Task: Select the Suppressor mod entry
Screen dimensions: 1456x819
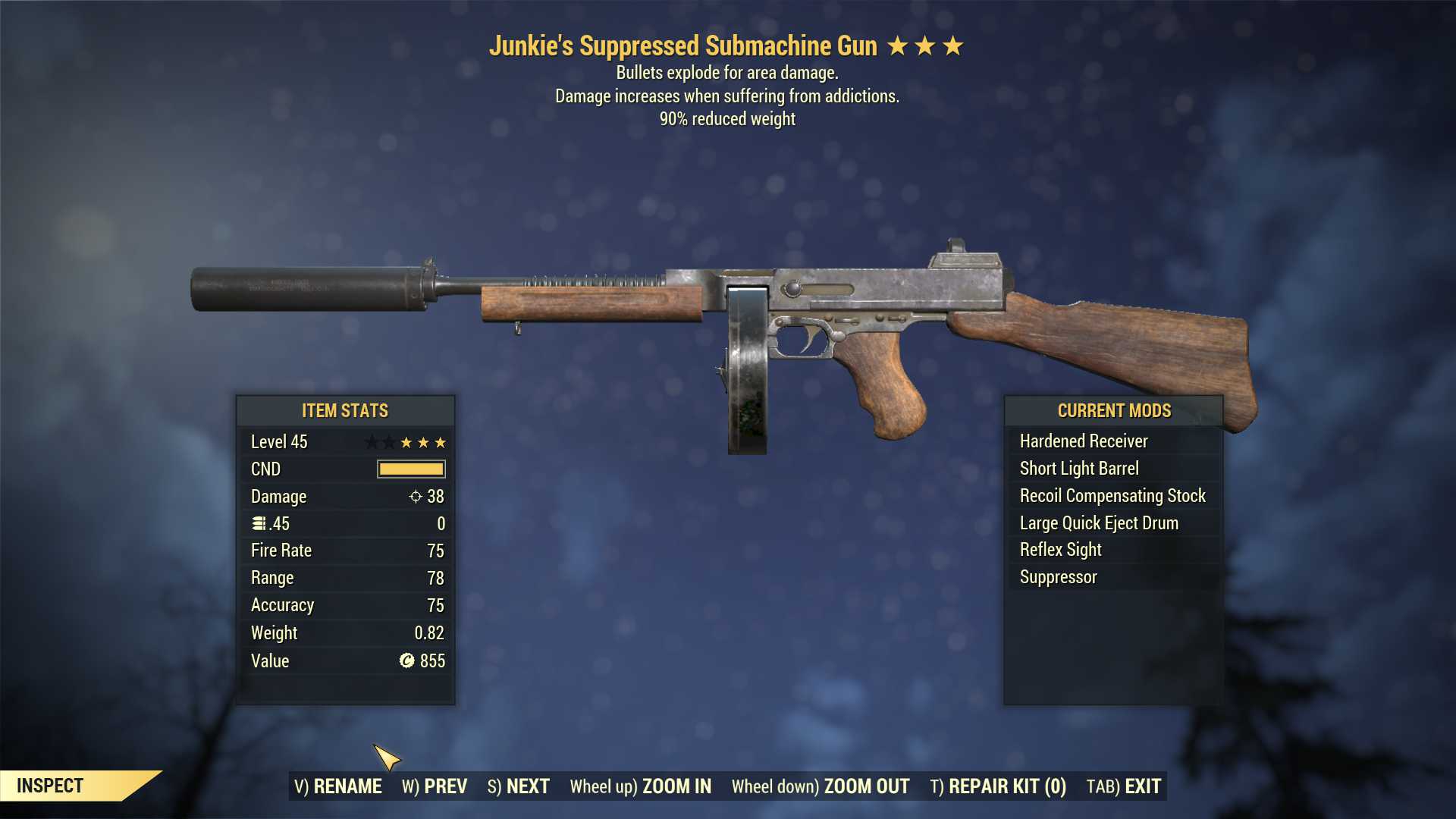Action: (x=1057, y=576)
